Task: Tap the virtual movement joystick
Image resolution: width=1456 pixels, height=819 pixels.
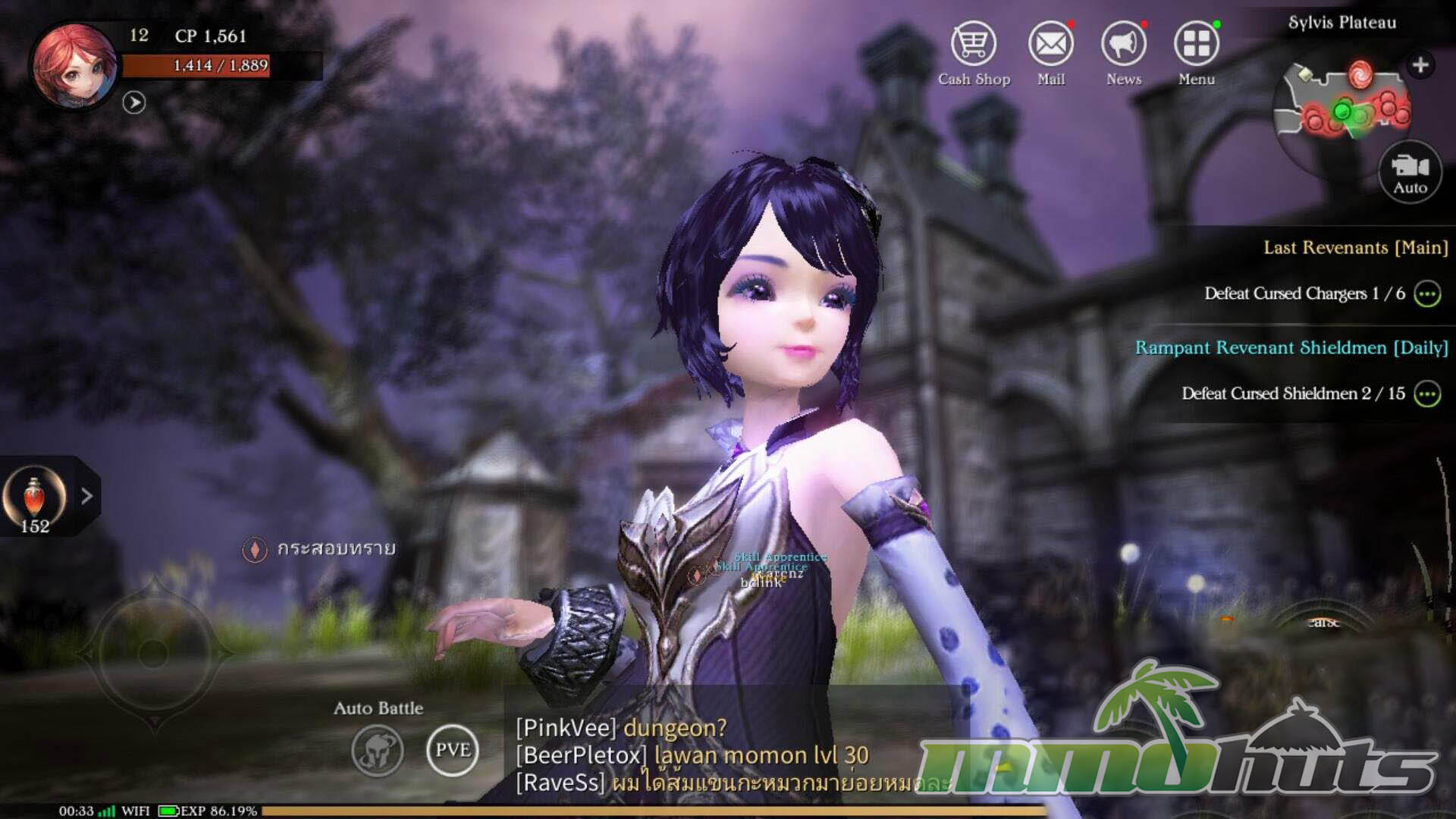Action: coord(154,653)
